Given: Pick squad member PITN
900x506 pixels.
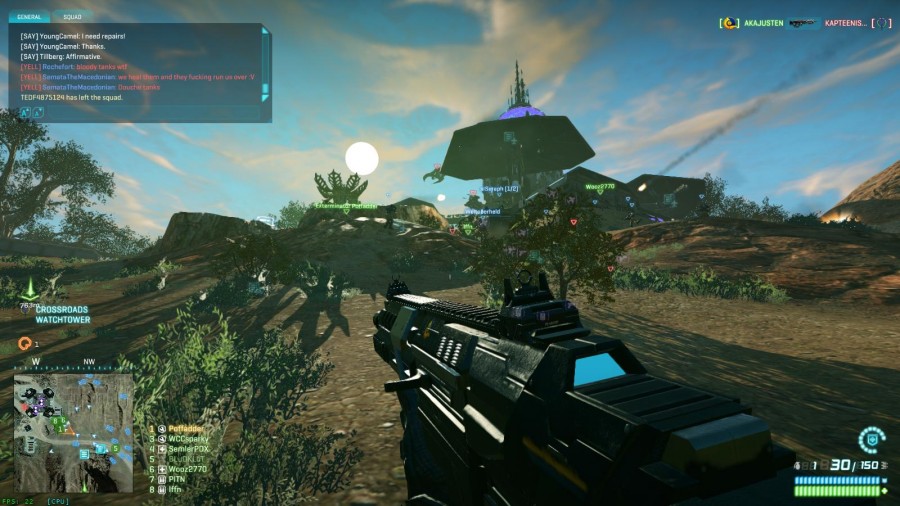Looking at the screenshot, I should click(x=177, y=479).
